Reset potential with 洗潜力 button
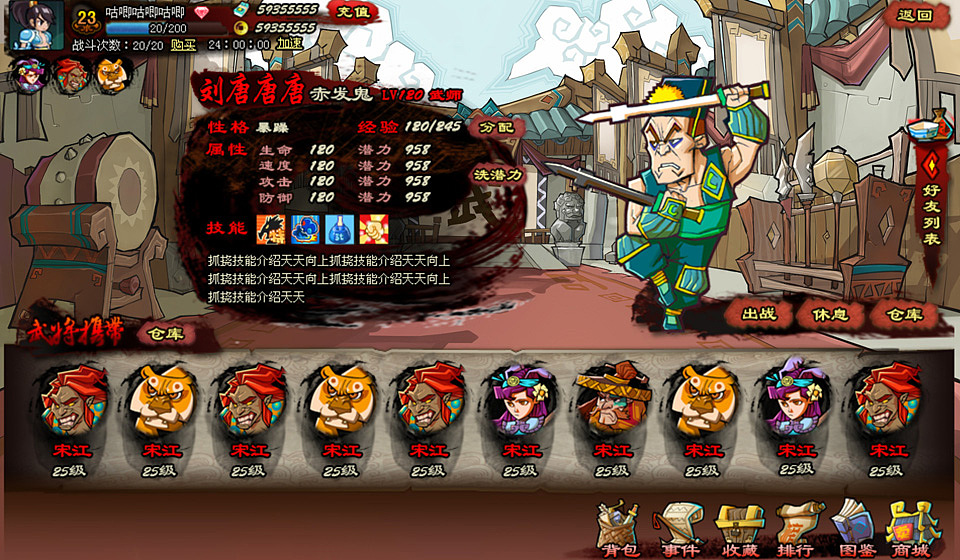Viewport: 960px width, 560px height. click(498, 174)
